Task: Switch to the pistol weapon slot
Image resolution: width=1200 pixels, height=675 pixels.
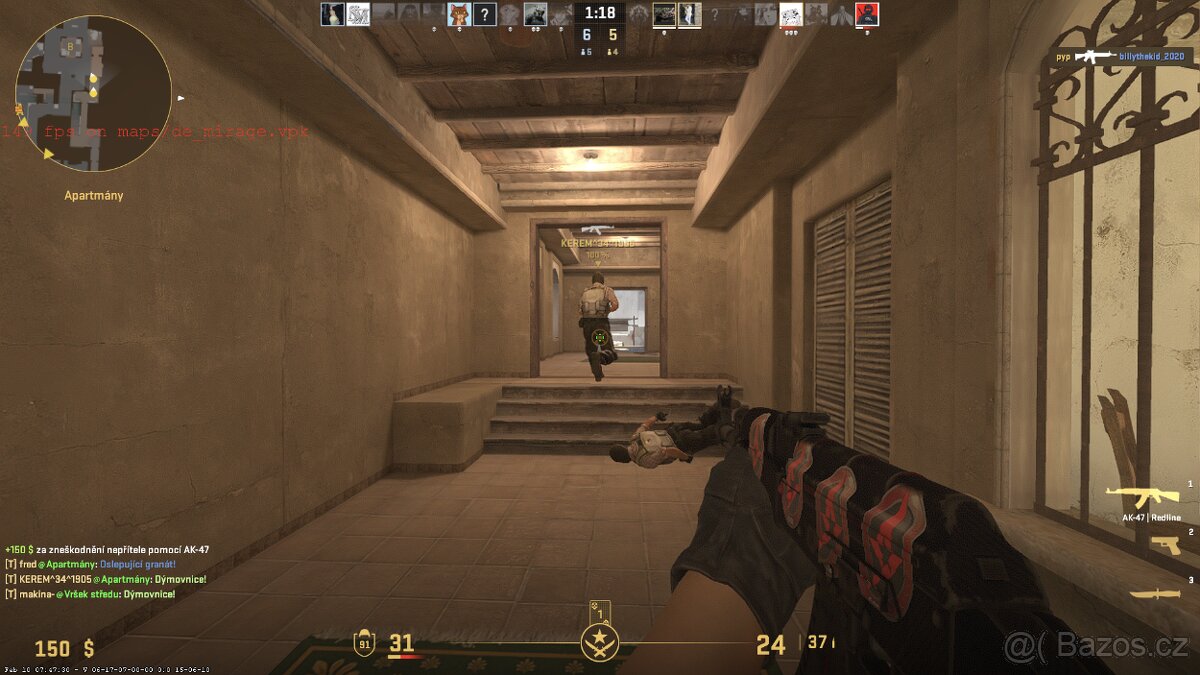Action: pyautogui.click(x=1164, y=545)
